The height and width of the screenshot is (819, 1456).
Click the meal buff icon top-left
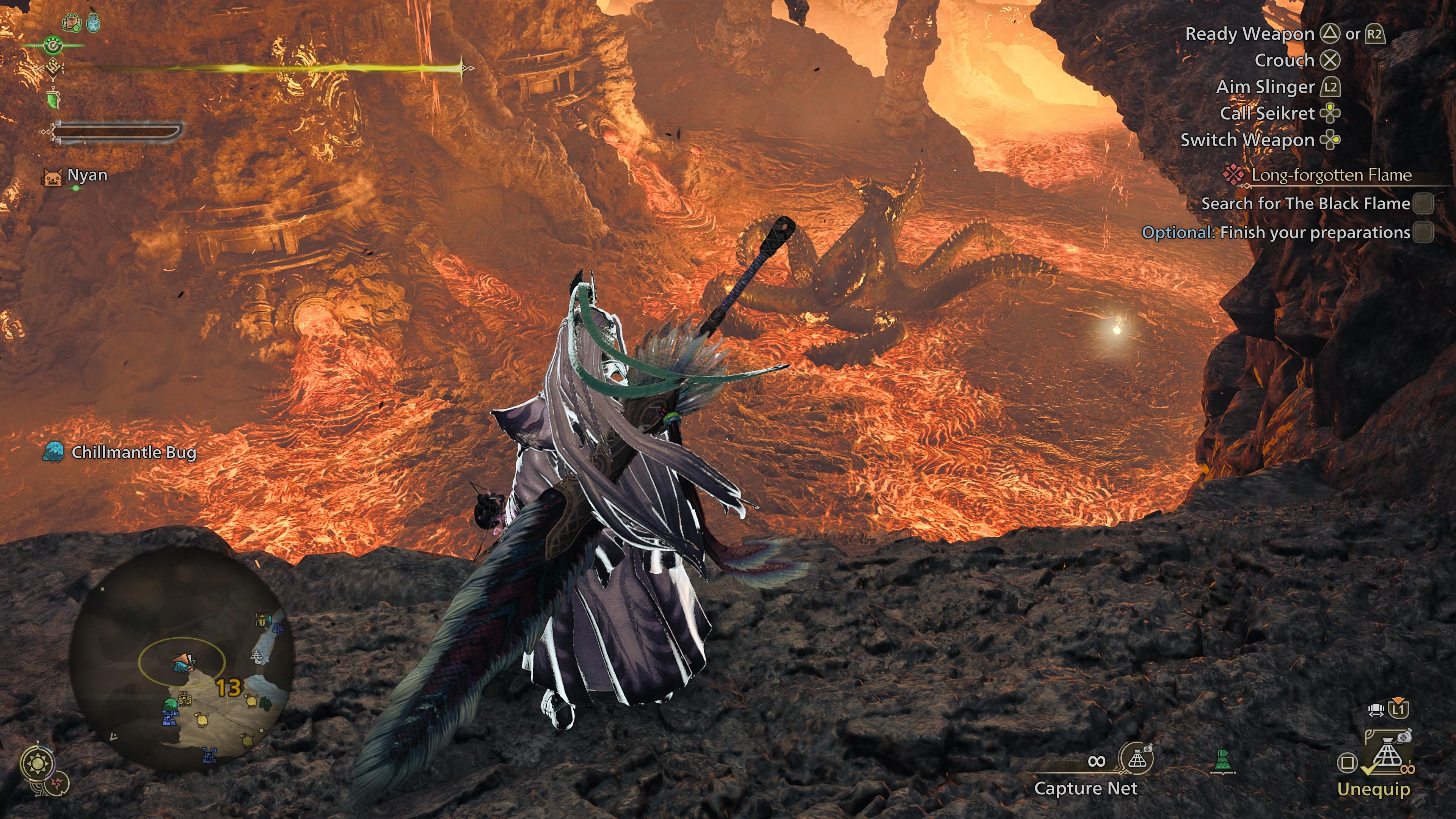tap(72, 23)
